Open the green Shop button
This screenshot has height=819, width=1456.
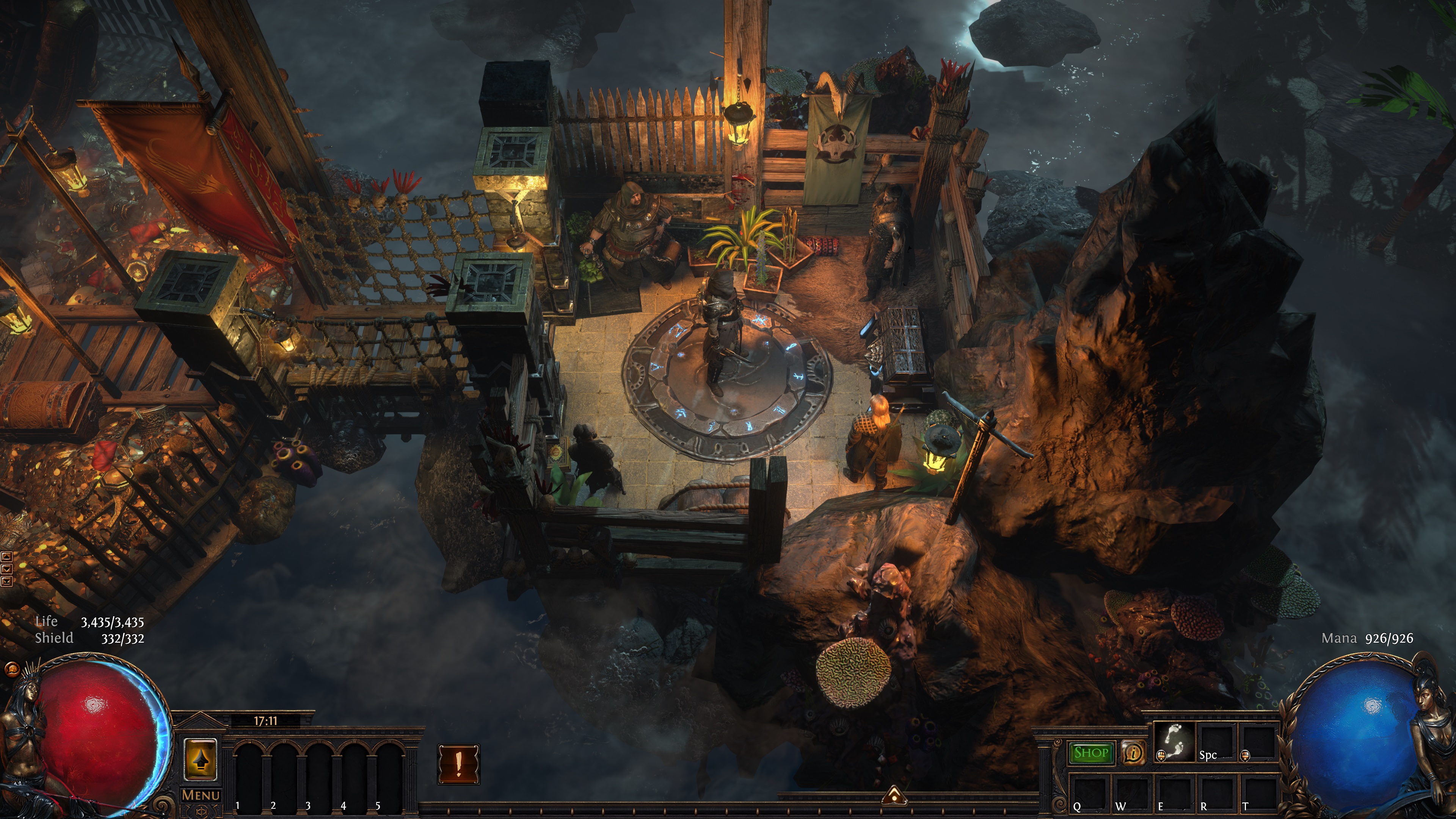[1091, 753]
